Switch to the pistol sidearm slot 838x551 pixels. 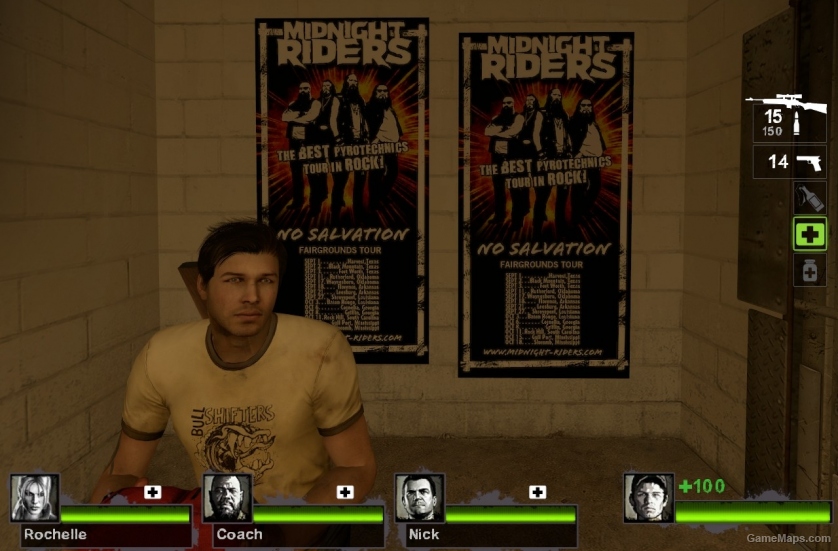point(789,162)
